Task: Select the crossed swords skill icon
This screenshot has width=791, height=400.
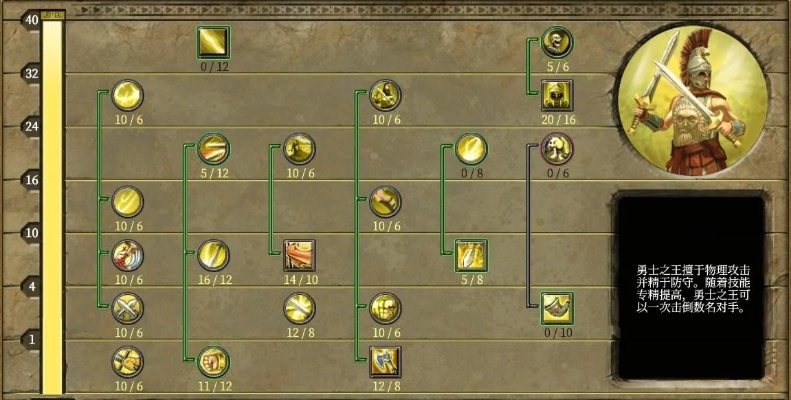Action: coord(127,308)
